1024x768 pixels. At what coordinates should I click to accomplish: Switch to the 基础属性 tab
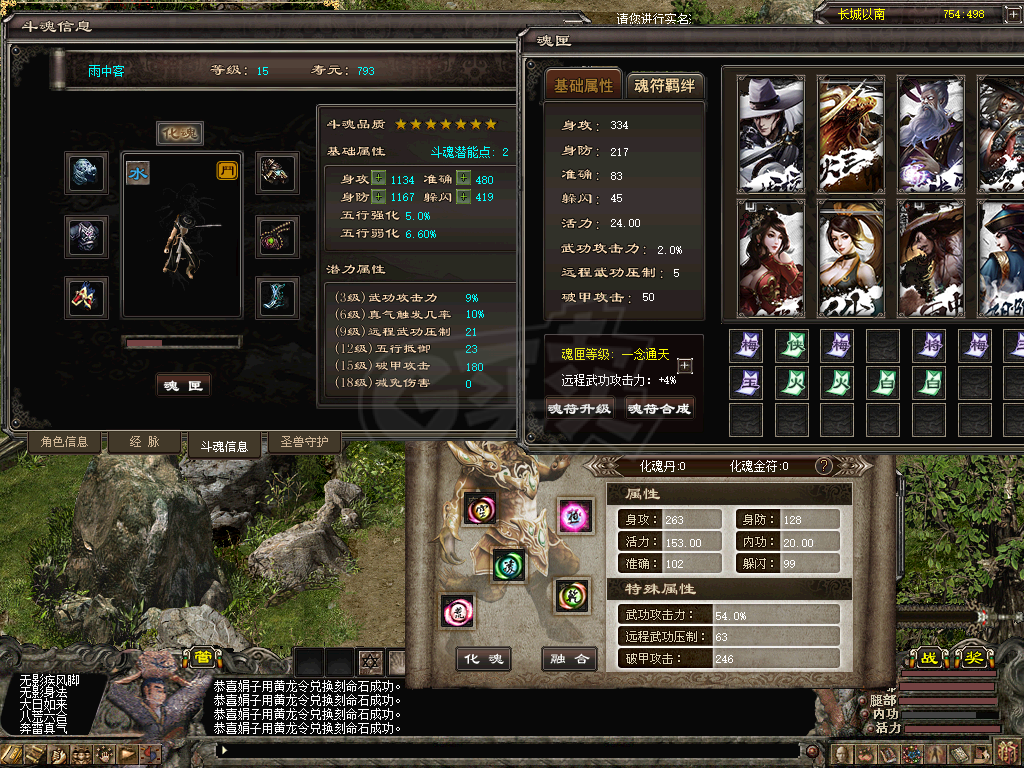point(584,86)
